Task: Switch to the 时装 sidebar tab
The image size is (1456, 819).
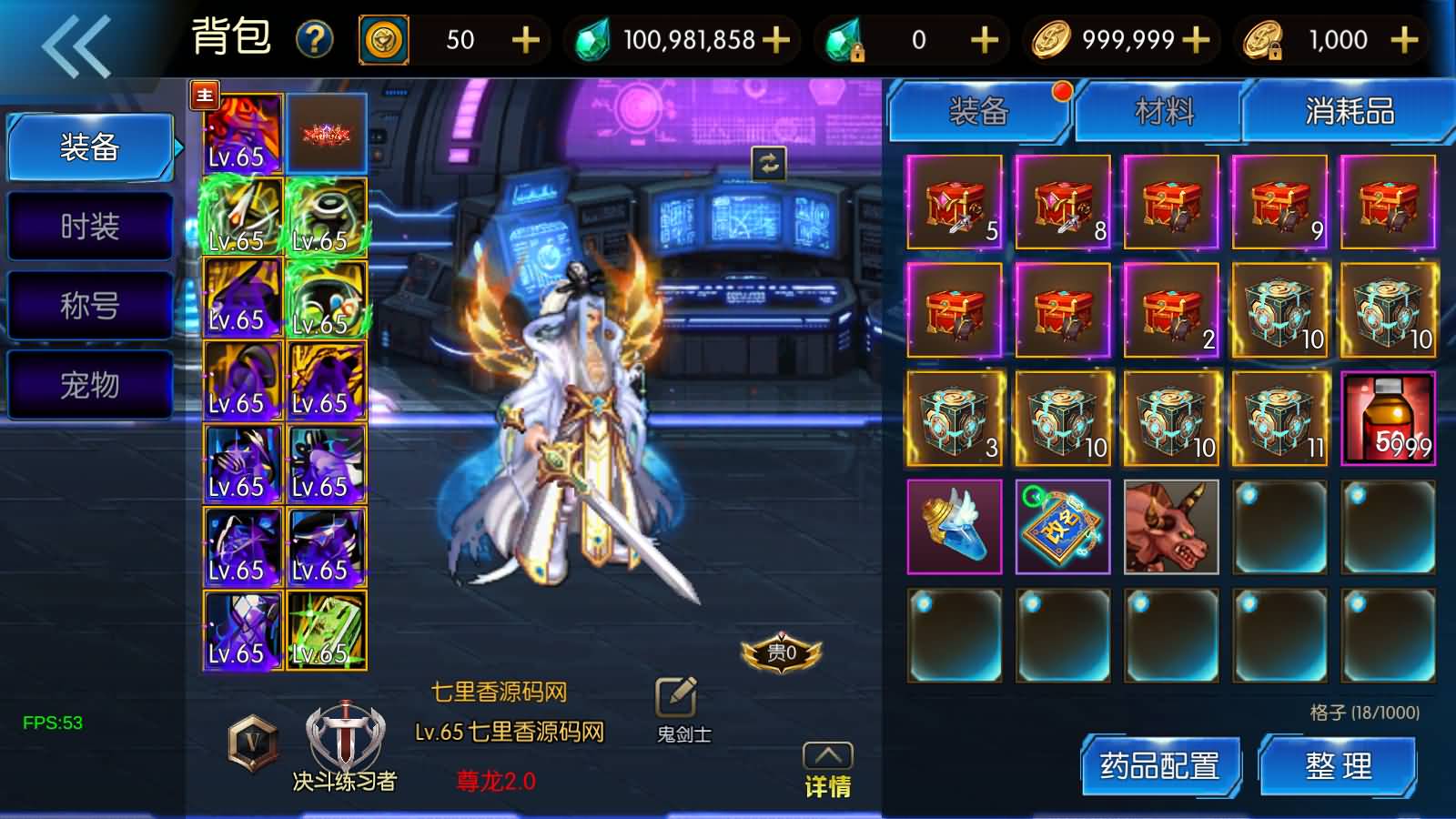Action: (x=88, y=226)
